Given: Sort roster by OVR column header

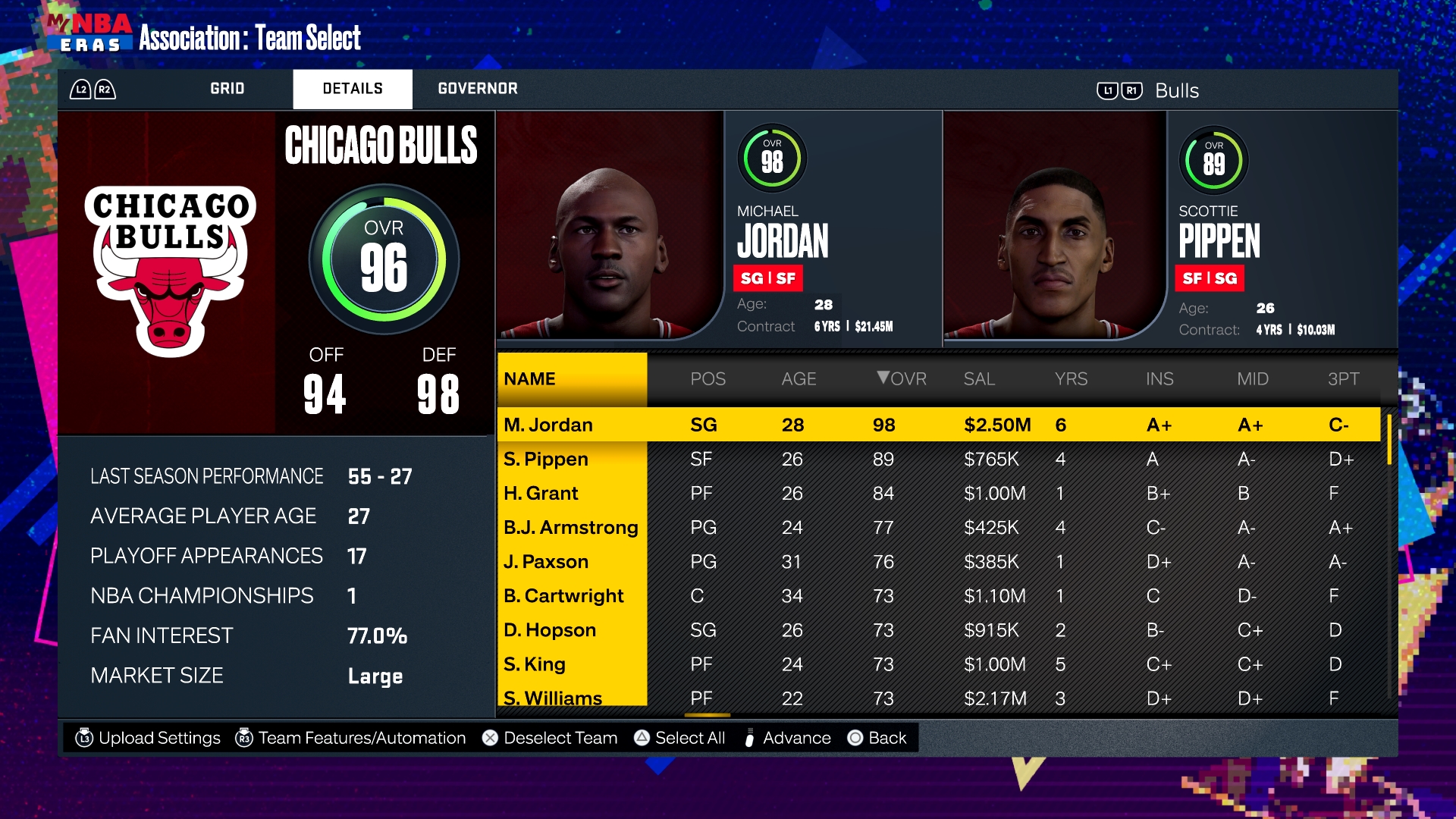Looking at the screenshot, I should point(902,378).
